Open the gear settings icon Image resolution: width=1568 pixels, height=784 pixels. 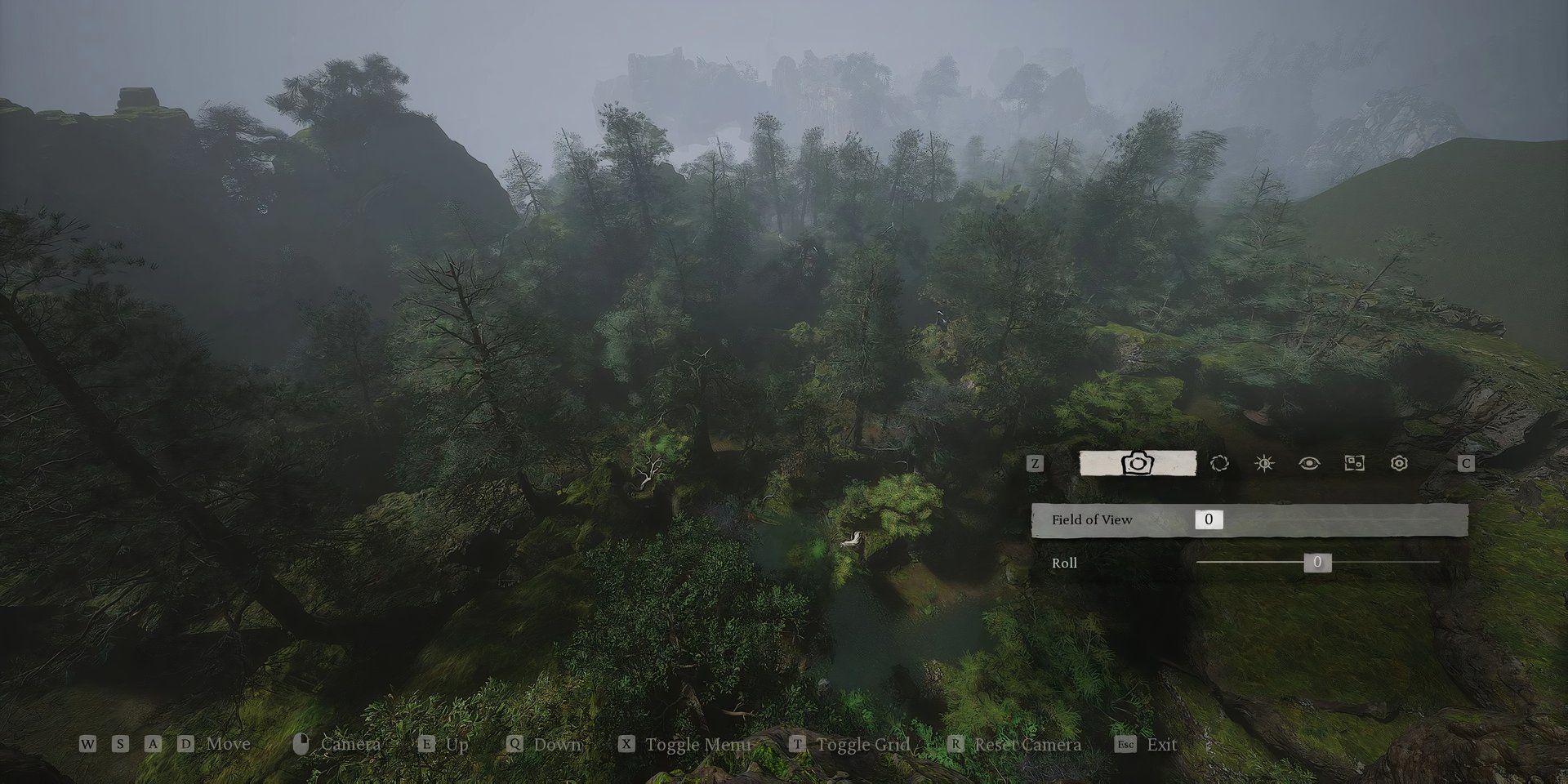pyautogui.click(x=1400, y=463)
